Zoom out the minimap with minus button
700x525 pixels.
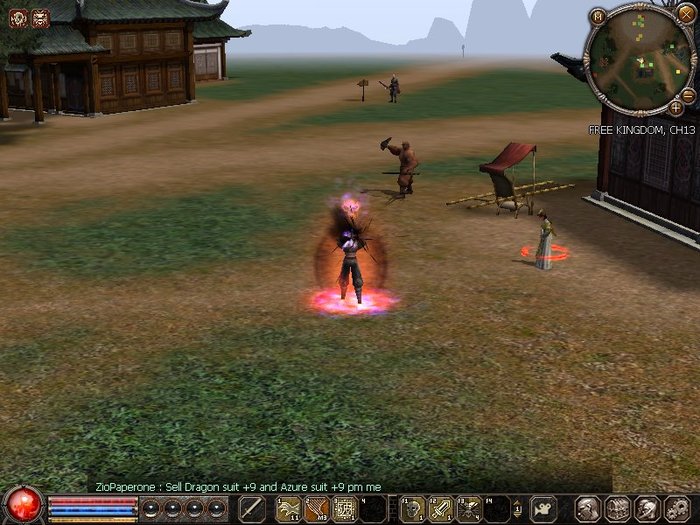688,94
